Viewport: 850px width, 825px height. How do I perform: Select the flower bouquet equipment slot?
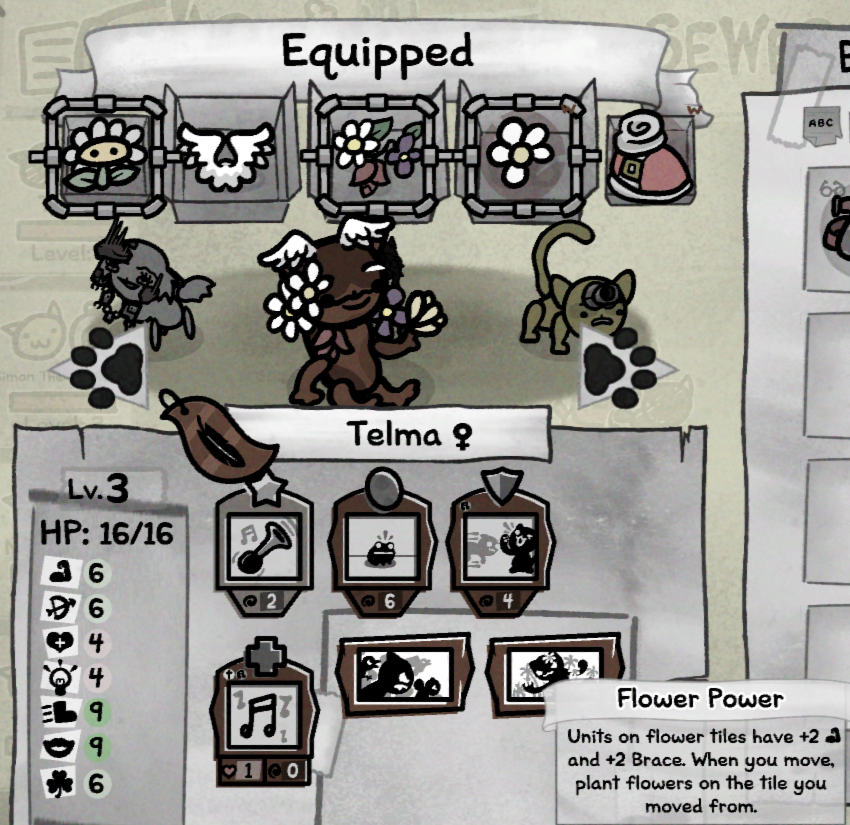click(x=377, y=155)
